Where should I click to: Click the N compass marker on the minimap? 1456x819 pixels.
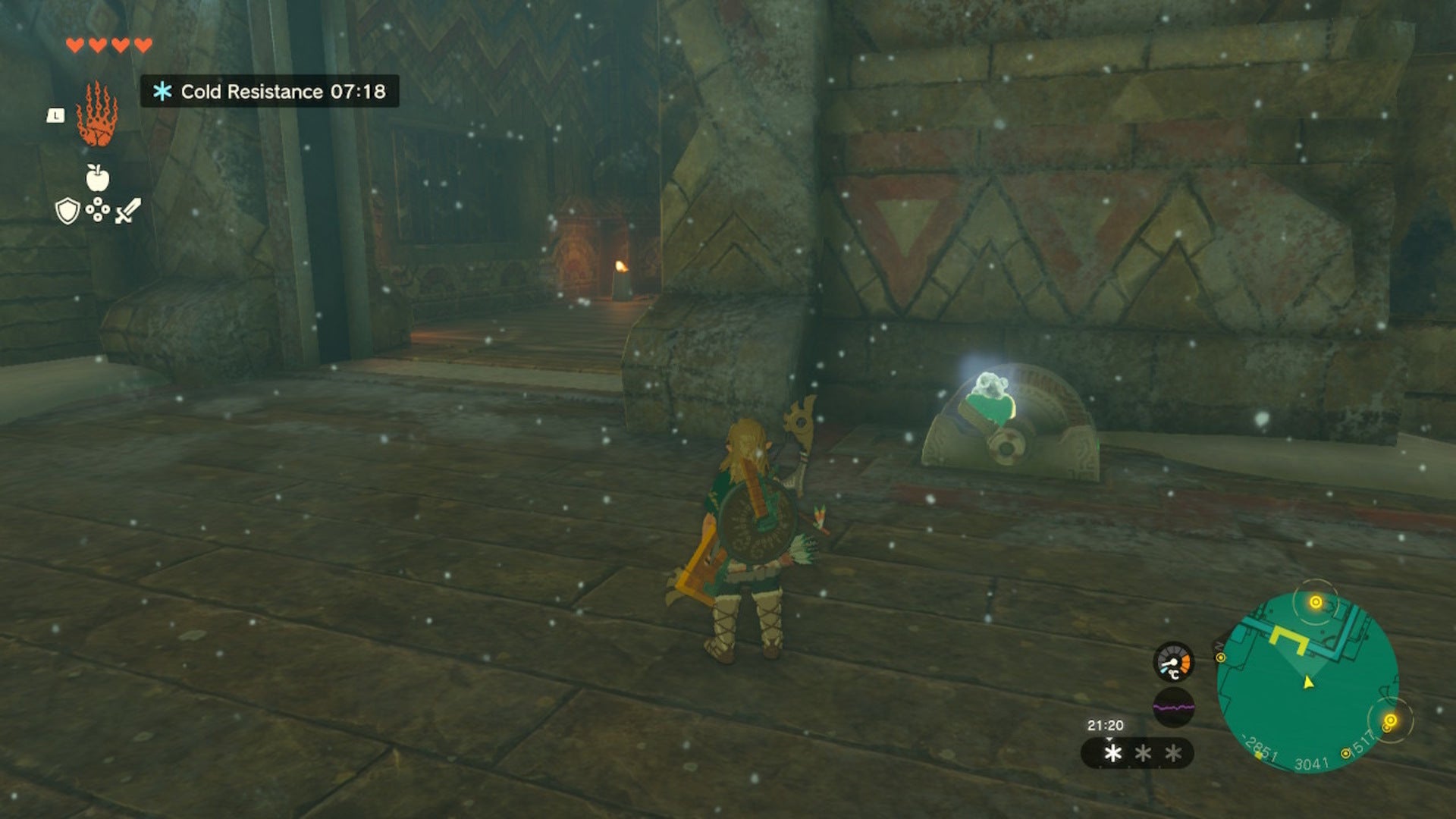1218,647
